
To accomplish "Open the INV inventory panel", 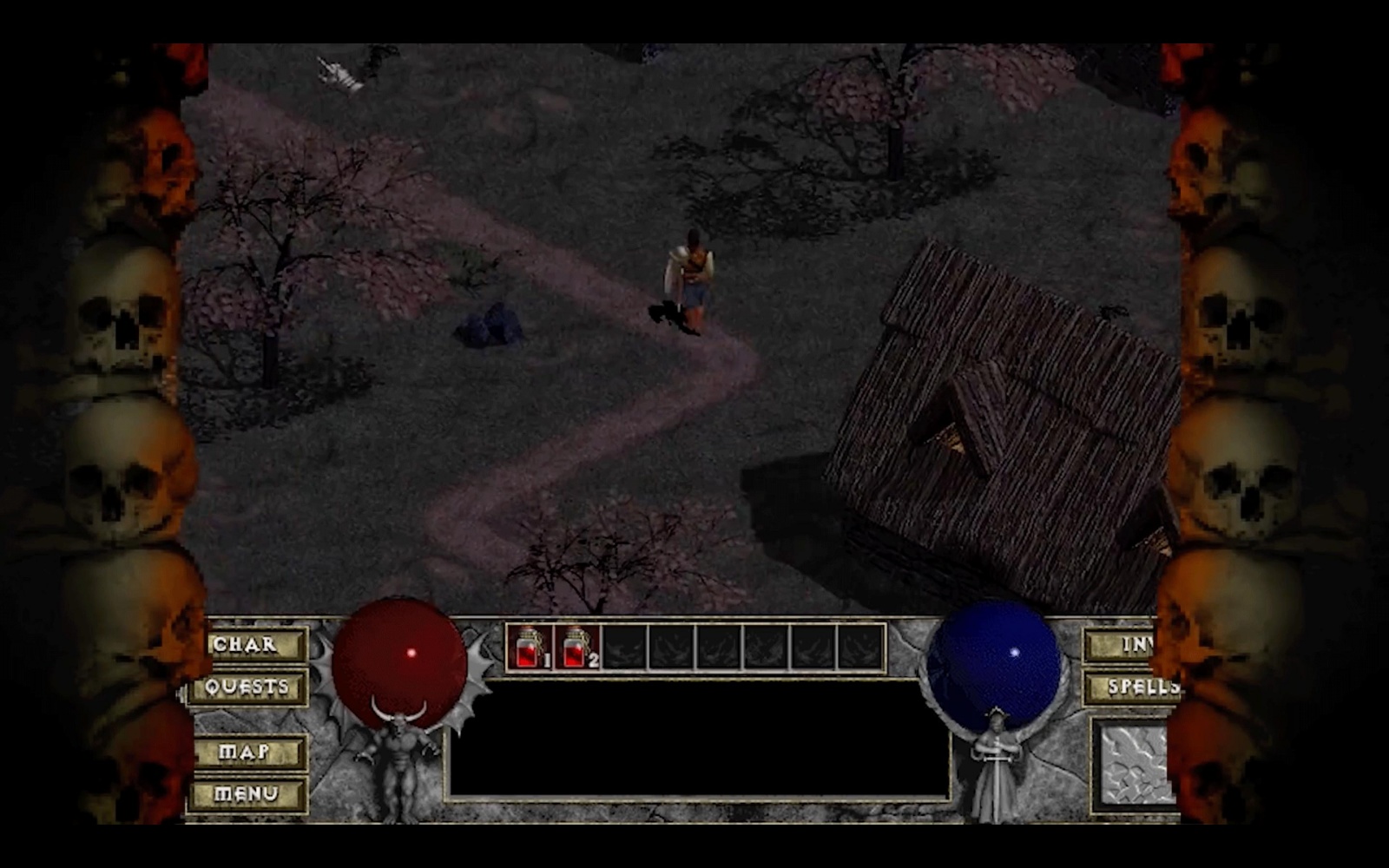I will click(1126, 645).
